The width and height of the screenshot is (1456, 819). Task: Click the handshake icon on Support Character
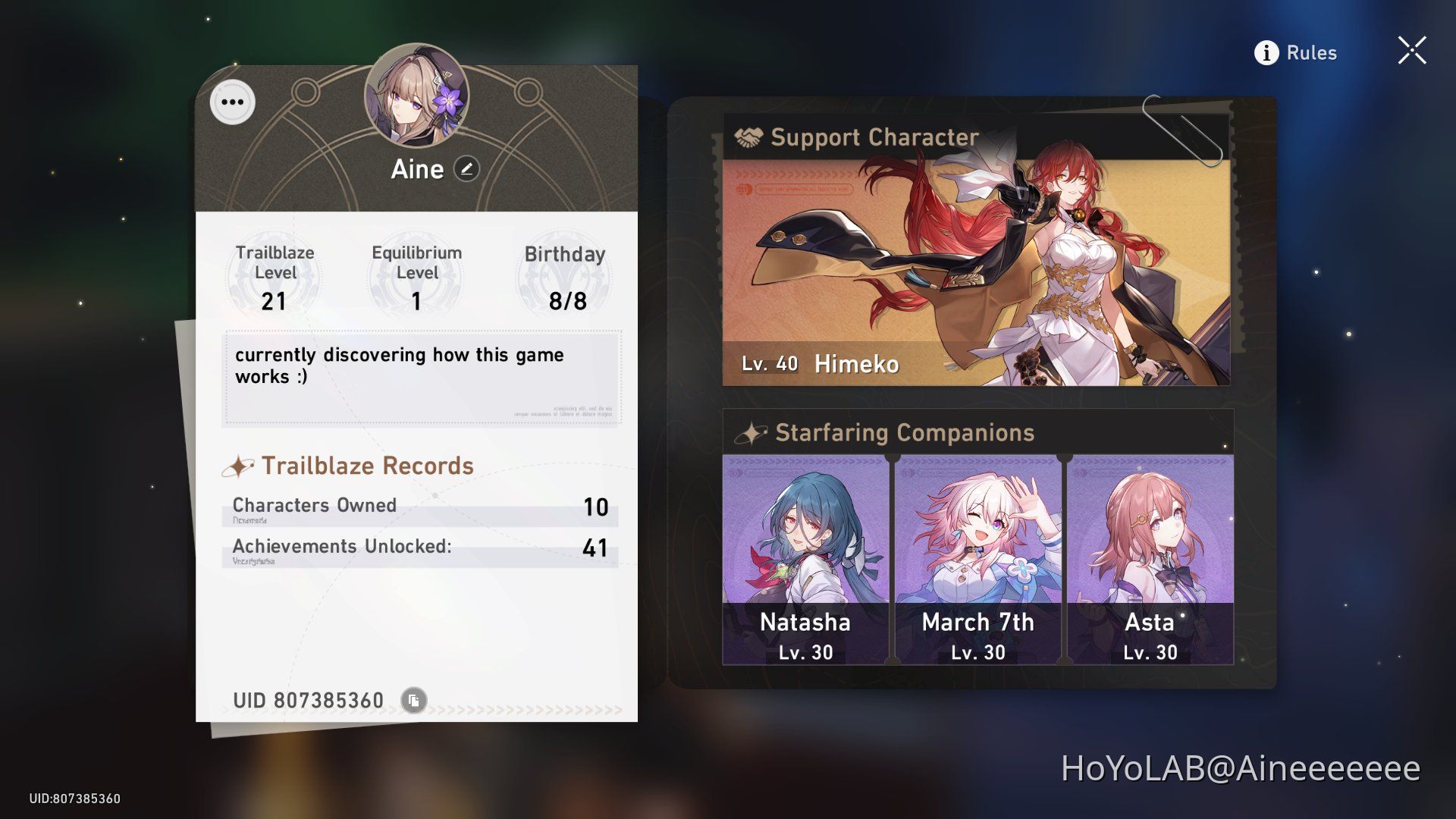click(x=749, y=137)
